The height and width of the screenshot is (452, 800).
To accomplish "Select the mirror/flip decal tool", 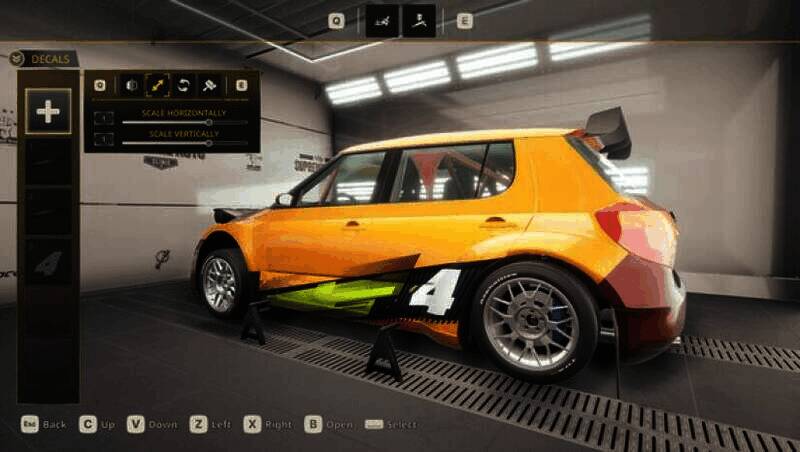I will [132, 85].
